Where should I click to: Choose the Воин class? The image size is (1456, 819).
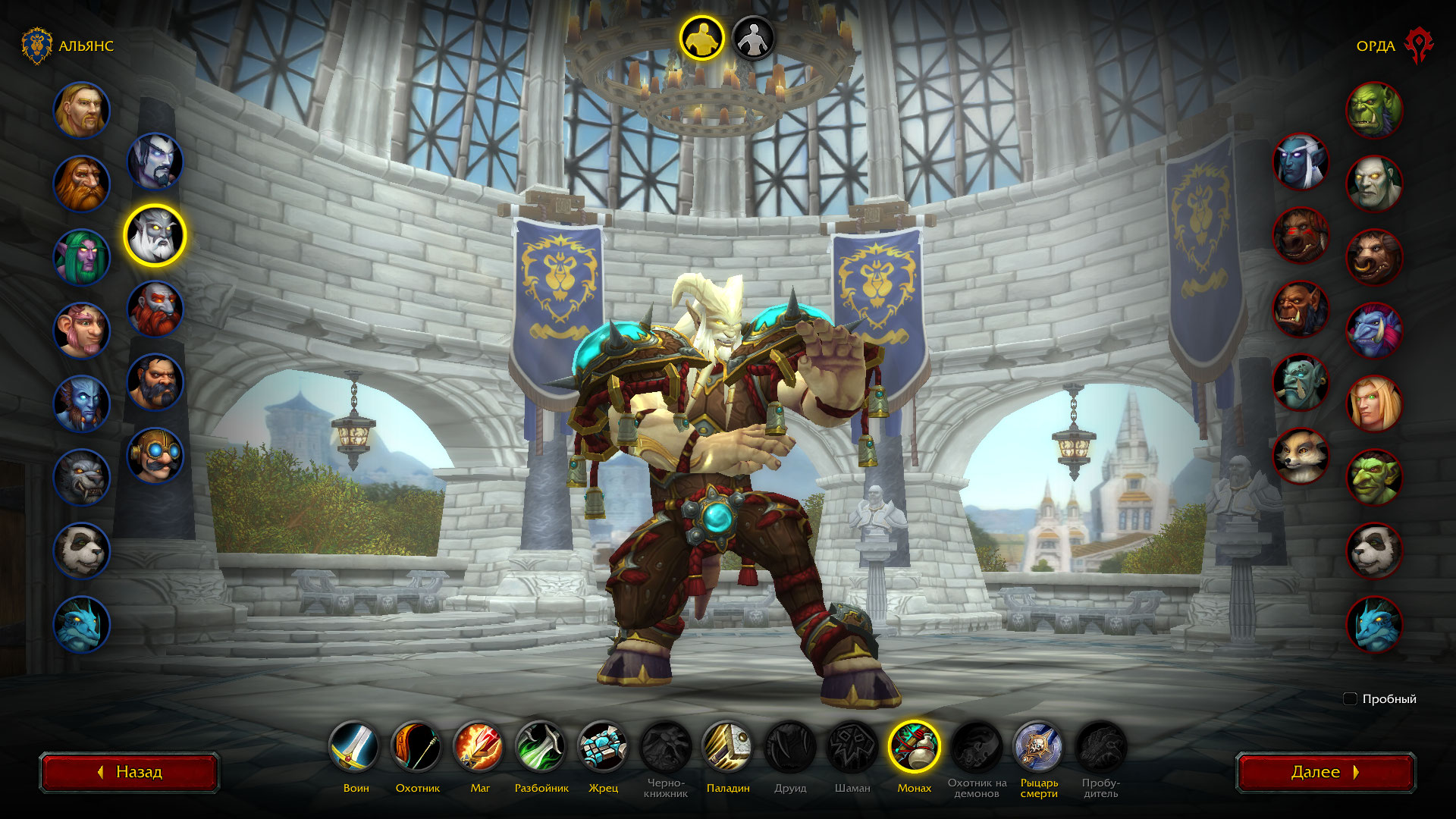355,747
